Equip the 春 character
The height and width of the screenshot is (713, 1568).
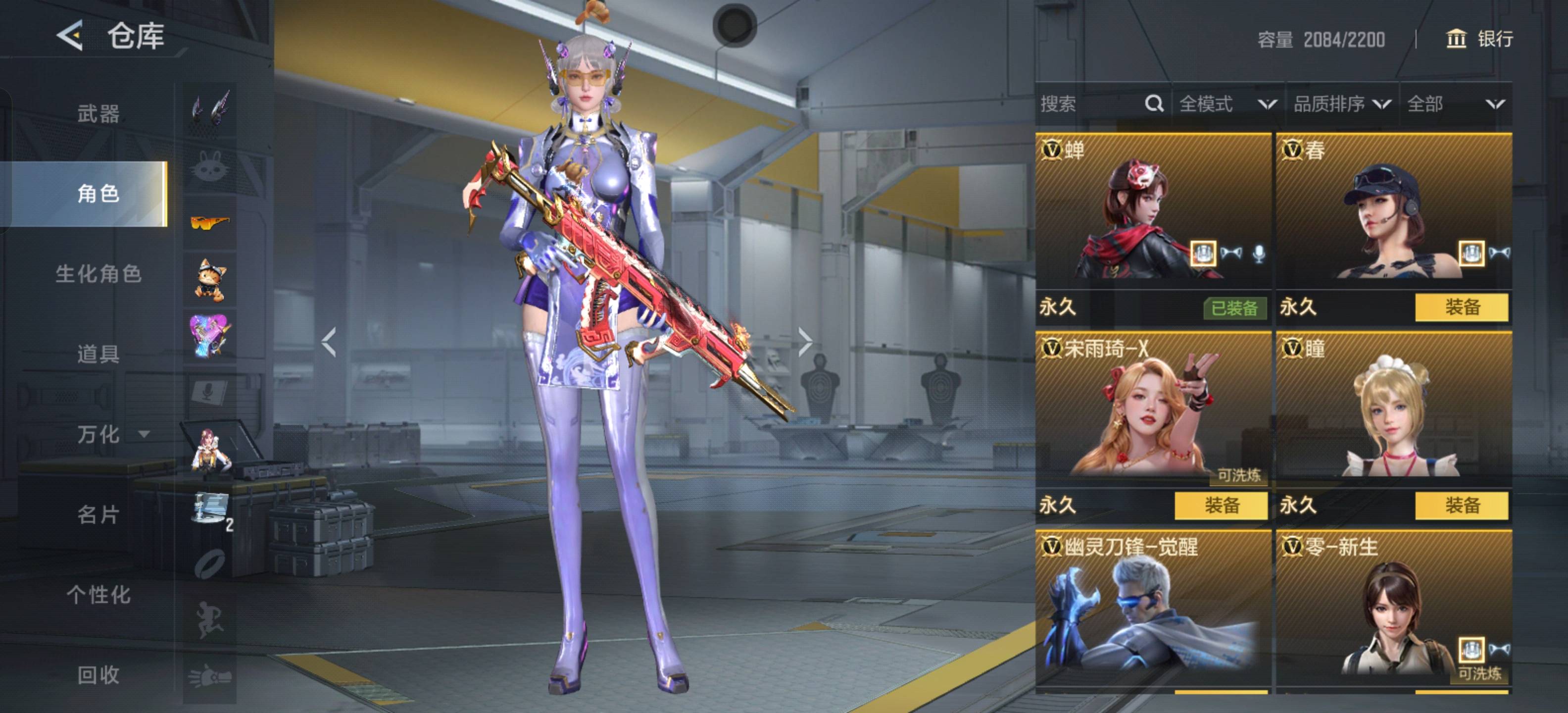(x=1461, y=307)
